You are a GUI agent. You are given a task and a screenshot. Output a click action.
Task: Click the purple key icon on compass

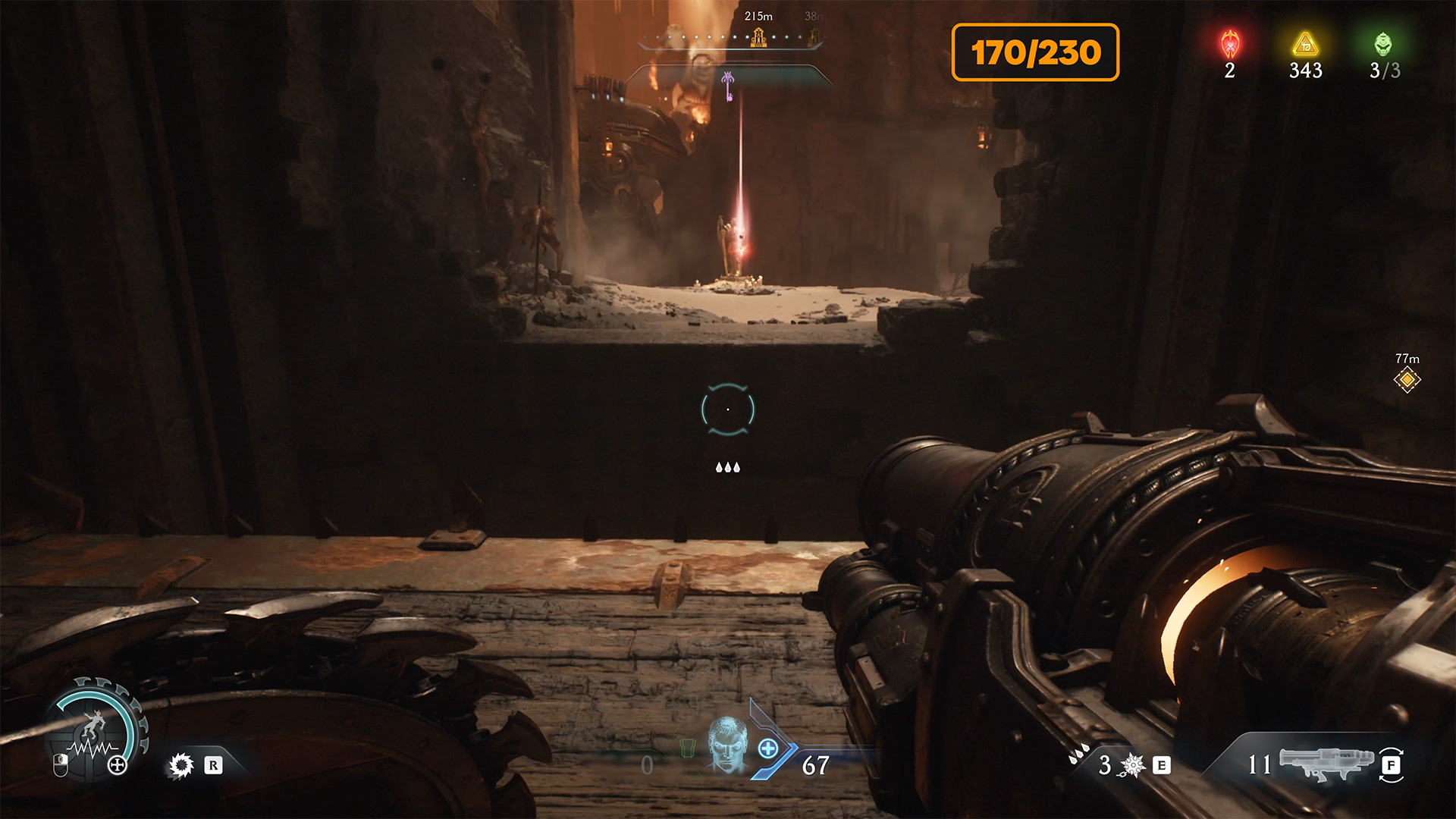728,85
